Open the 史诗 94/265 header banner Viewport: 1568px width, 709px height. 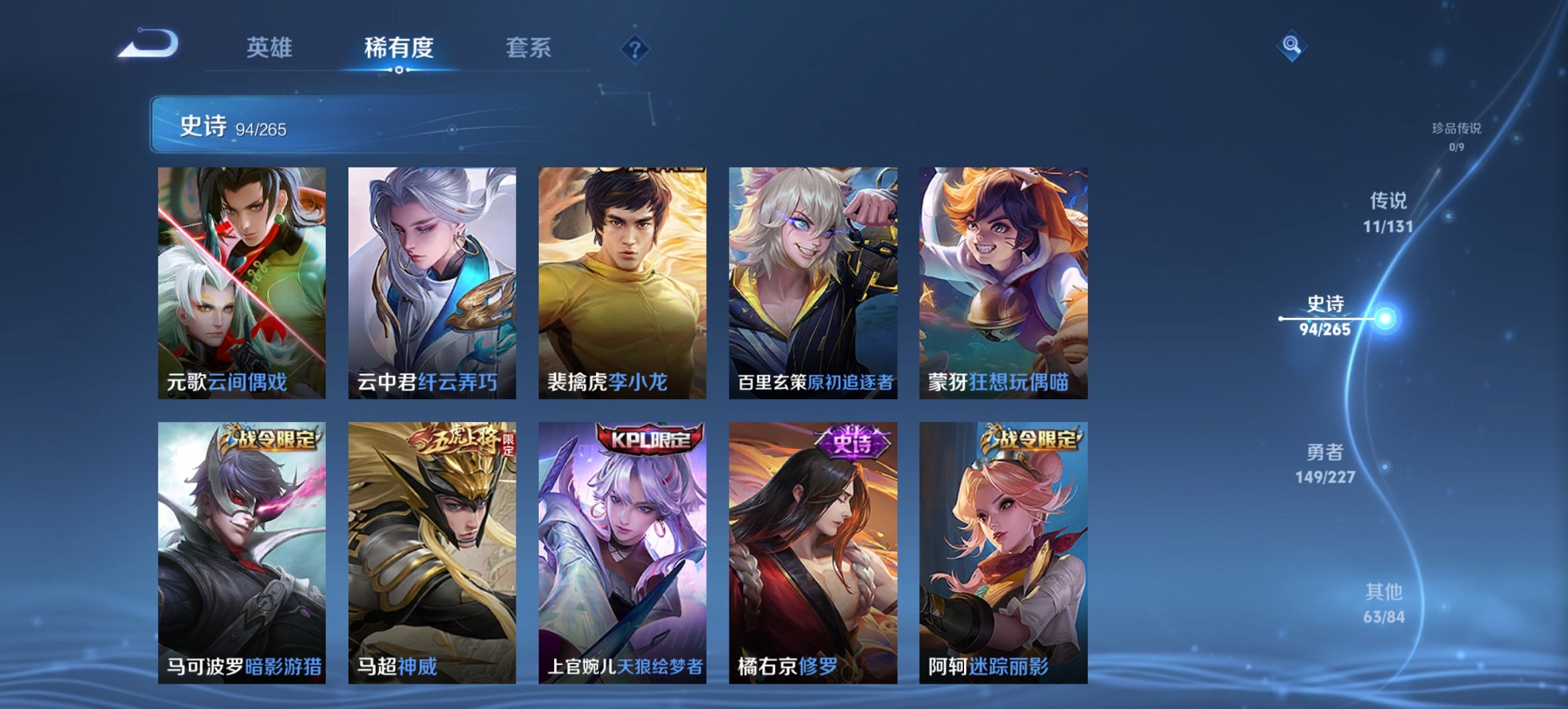tap(383, 129)
